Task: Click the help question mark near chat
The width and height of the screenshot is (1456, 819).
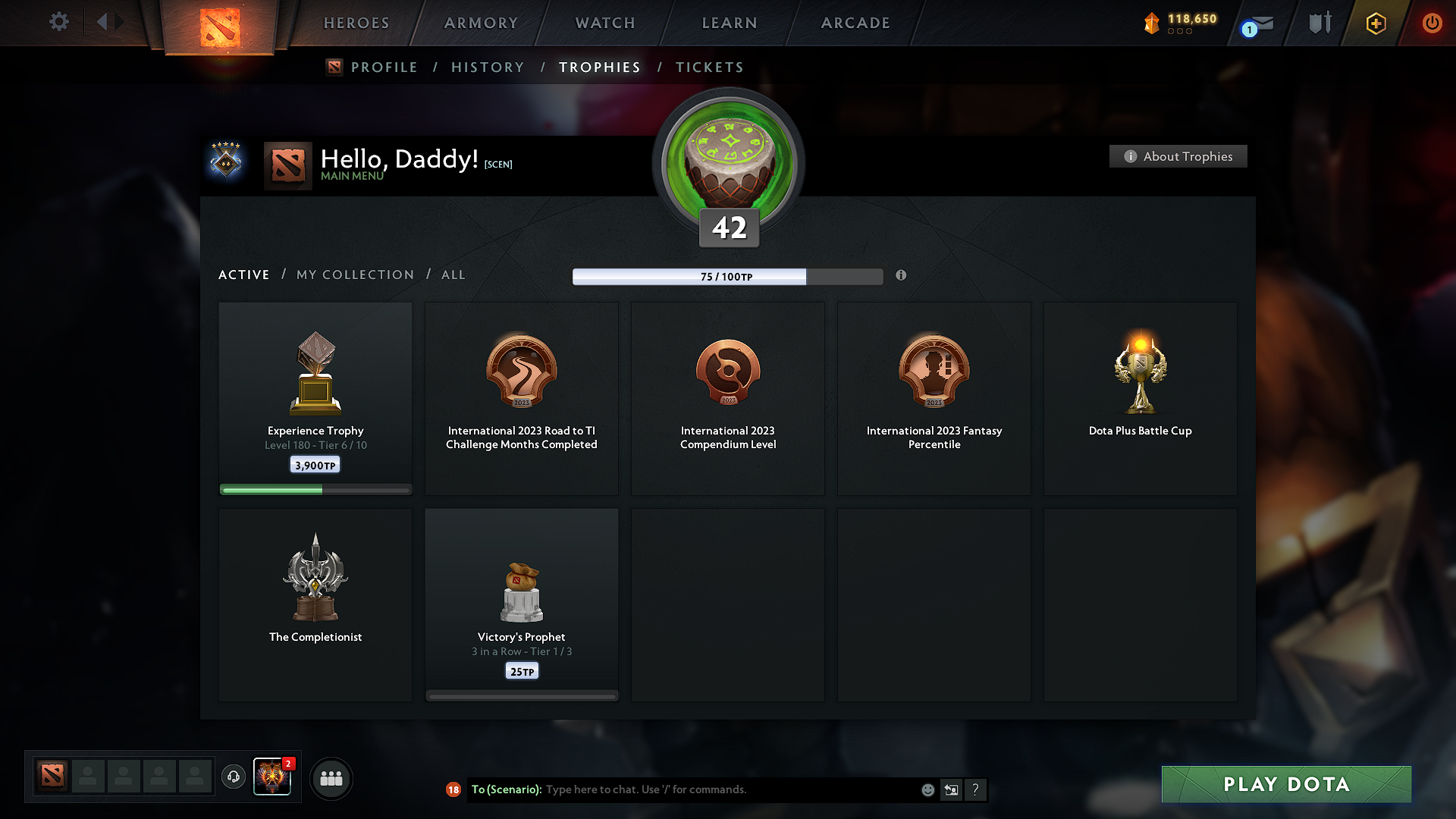Action: click(x=976, y=789)
